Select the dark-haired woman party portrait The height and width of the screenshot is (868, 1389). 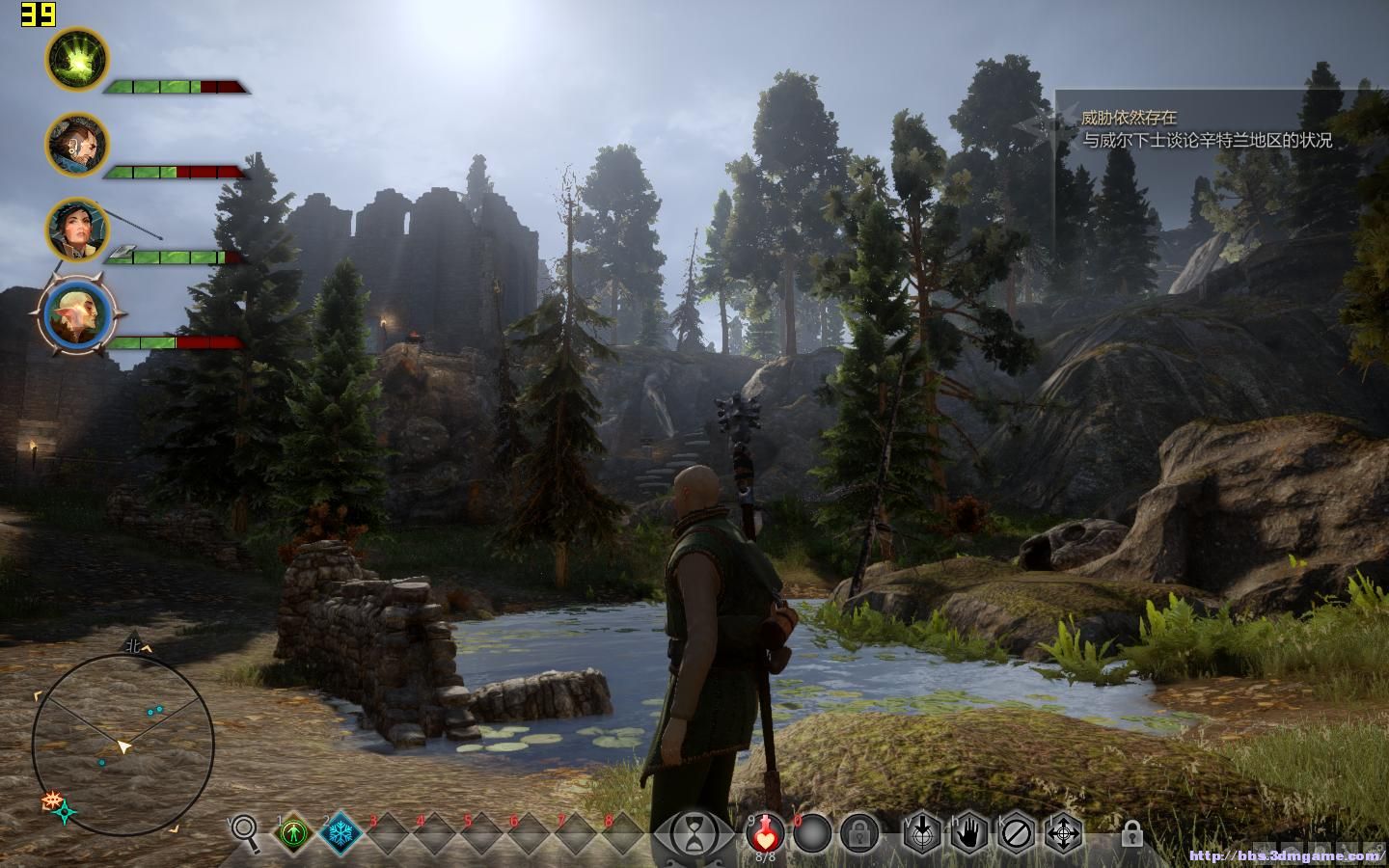pyautogui.click(x=77, y=230)
